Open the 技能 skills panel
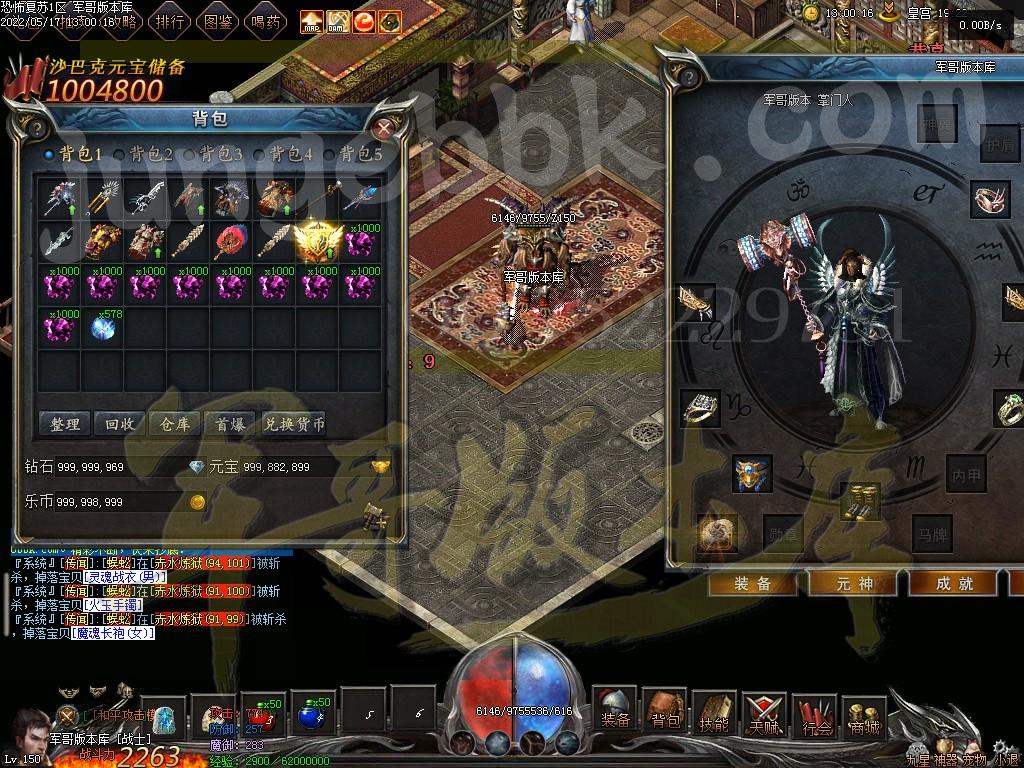Viewport: 1024px width, 768px height. (714, 713)
